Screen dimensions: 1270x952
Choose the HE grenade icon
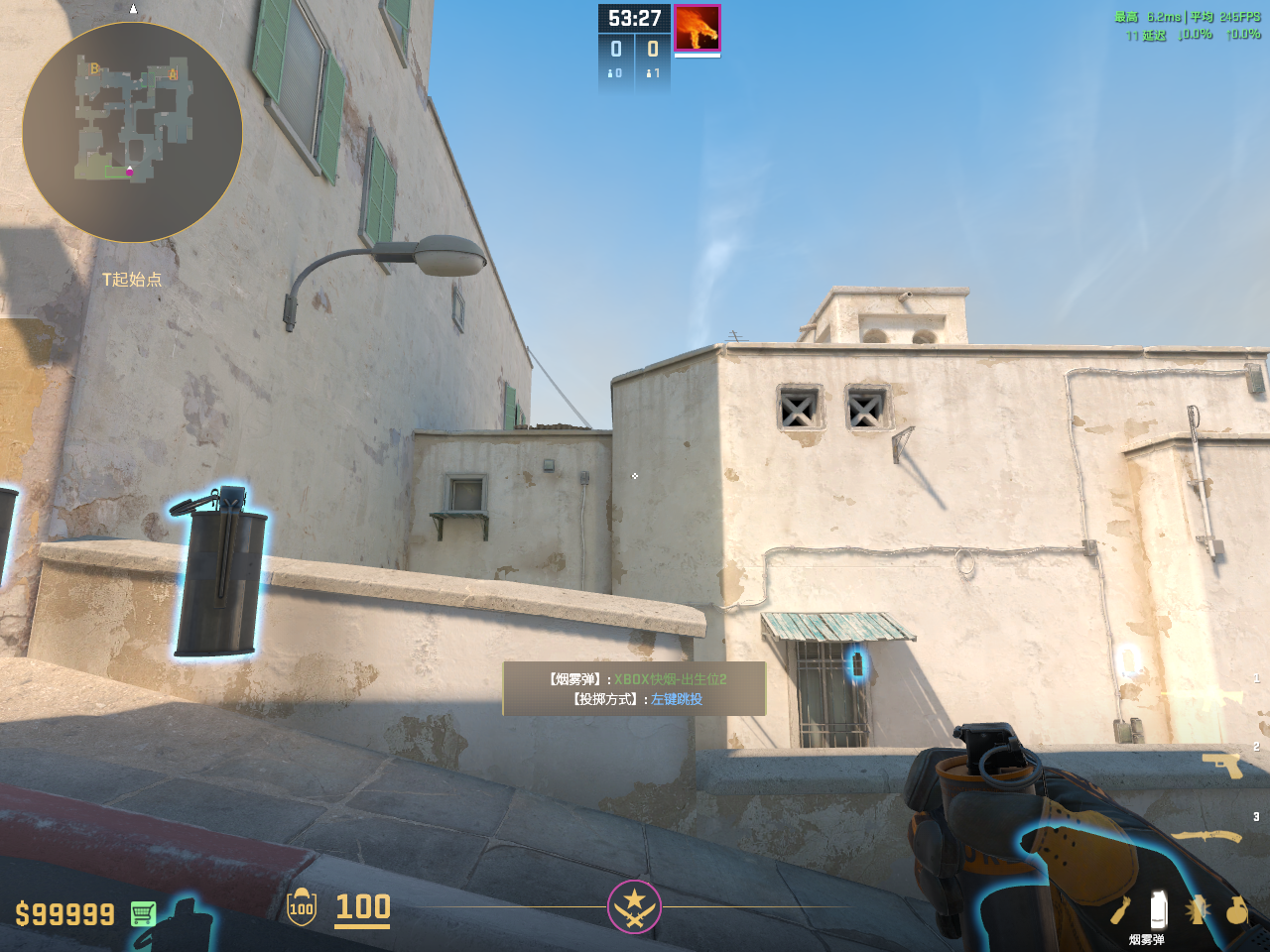coord(1236,909)
